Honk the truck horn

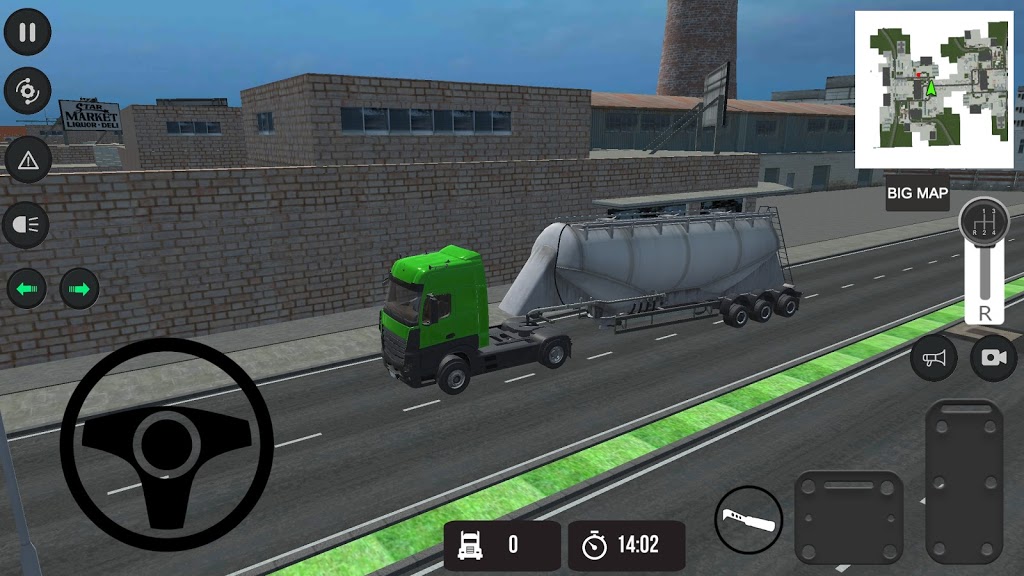pos(934,358)
